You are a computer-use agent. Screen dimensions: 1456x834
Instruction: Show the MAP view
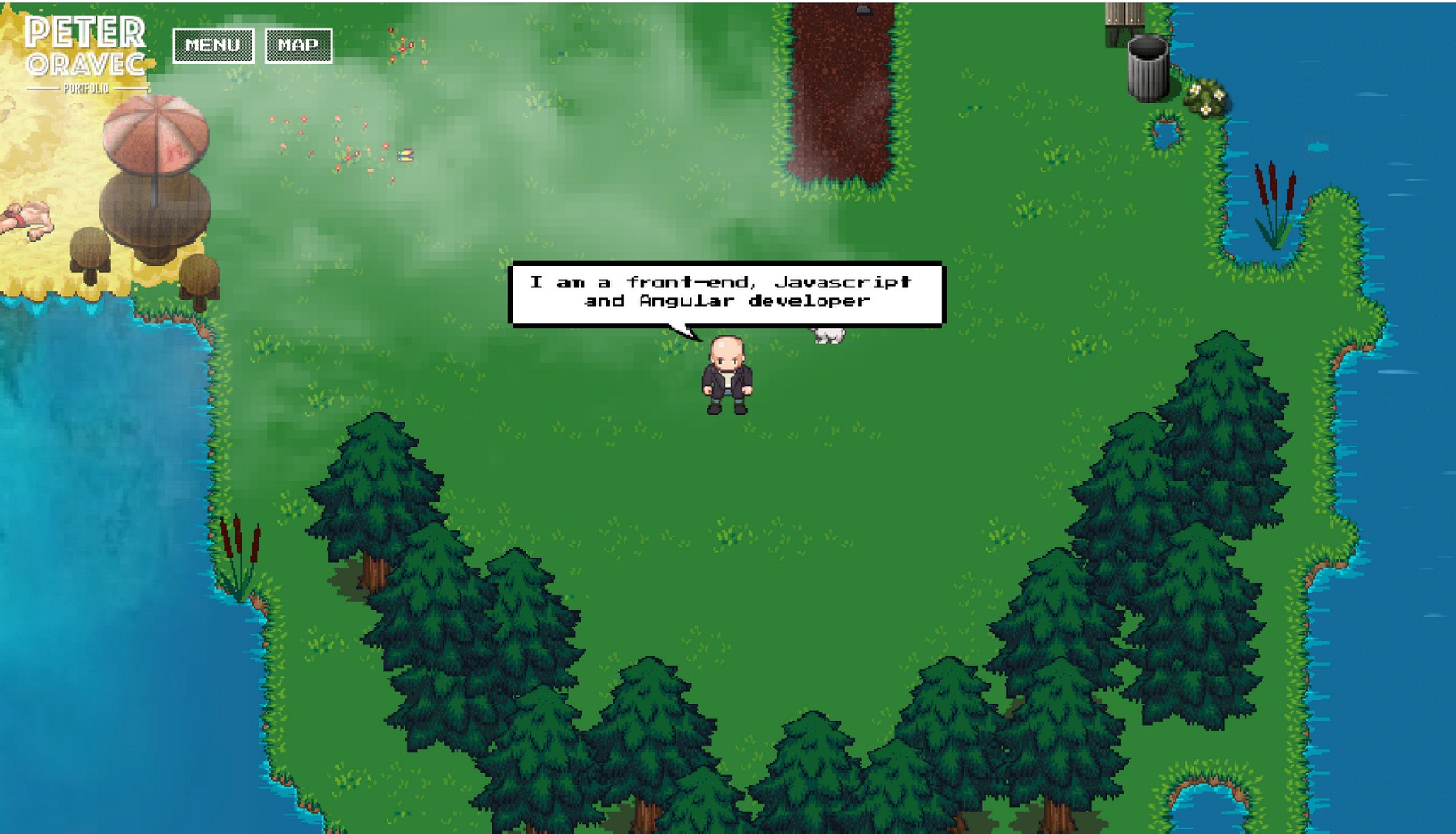pos(298,46)
